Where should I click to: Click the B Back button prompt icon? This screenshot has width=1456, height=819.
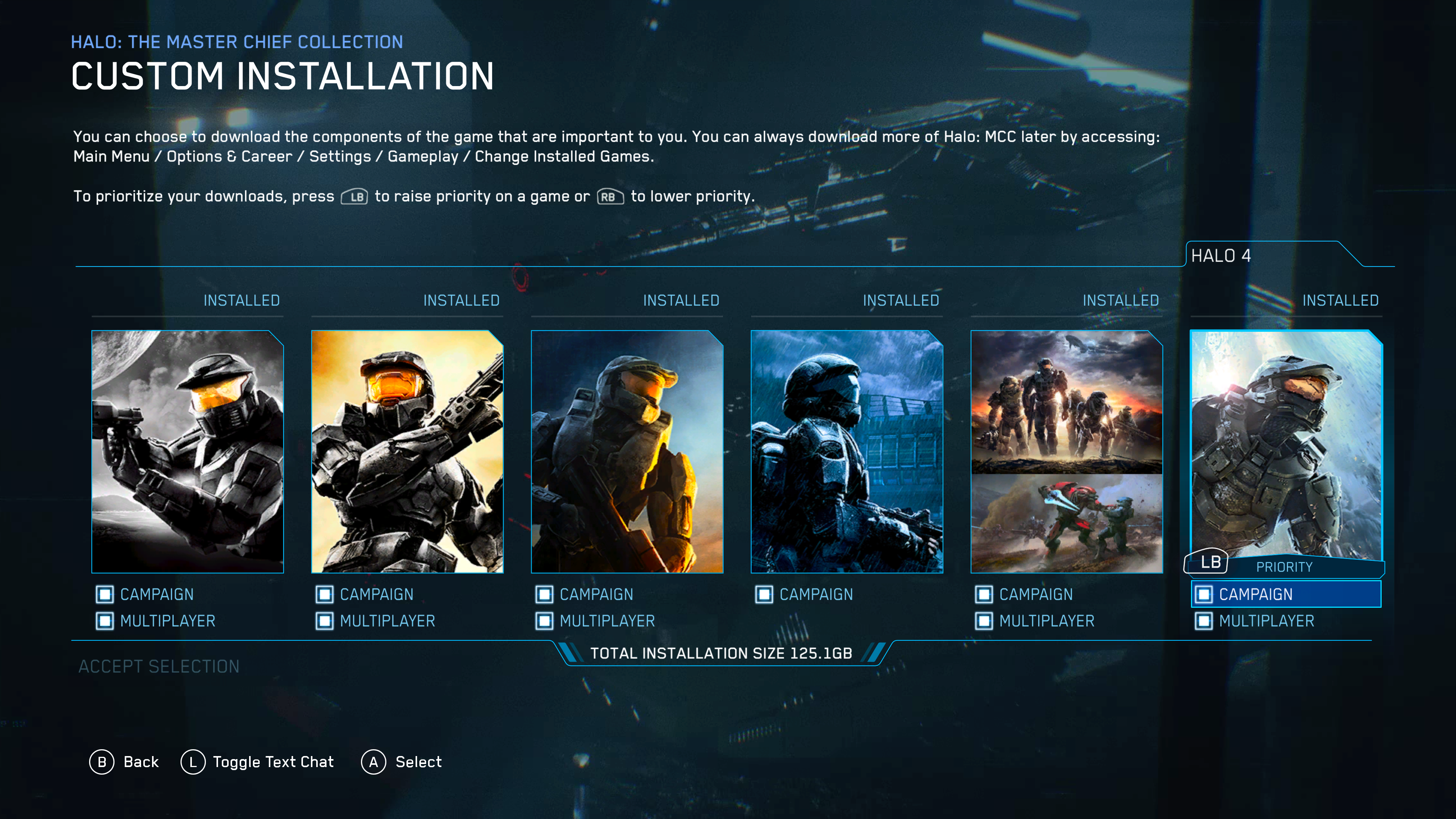(102, 762)
